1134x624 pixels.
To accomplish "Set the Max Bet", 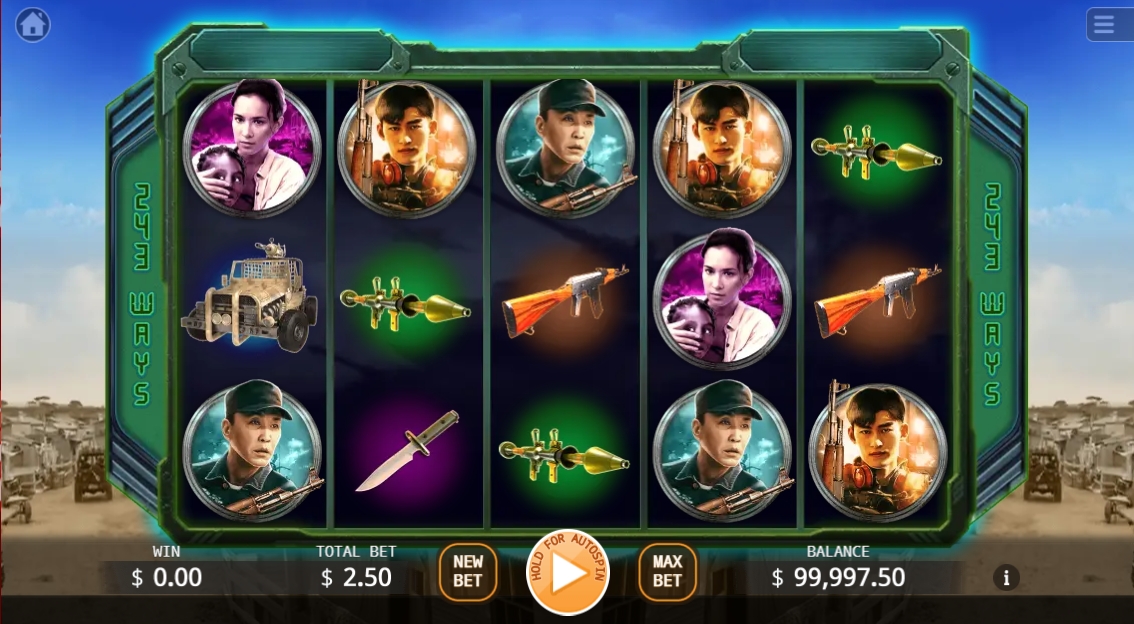I will (x=667, y=572).
